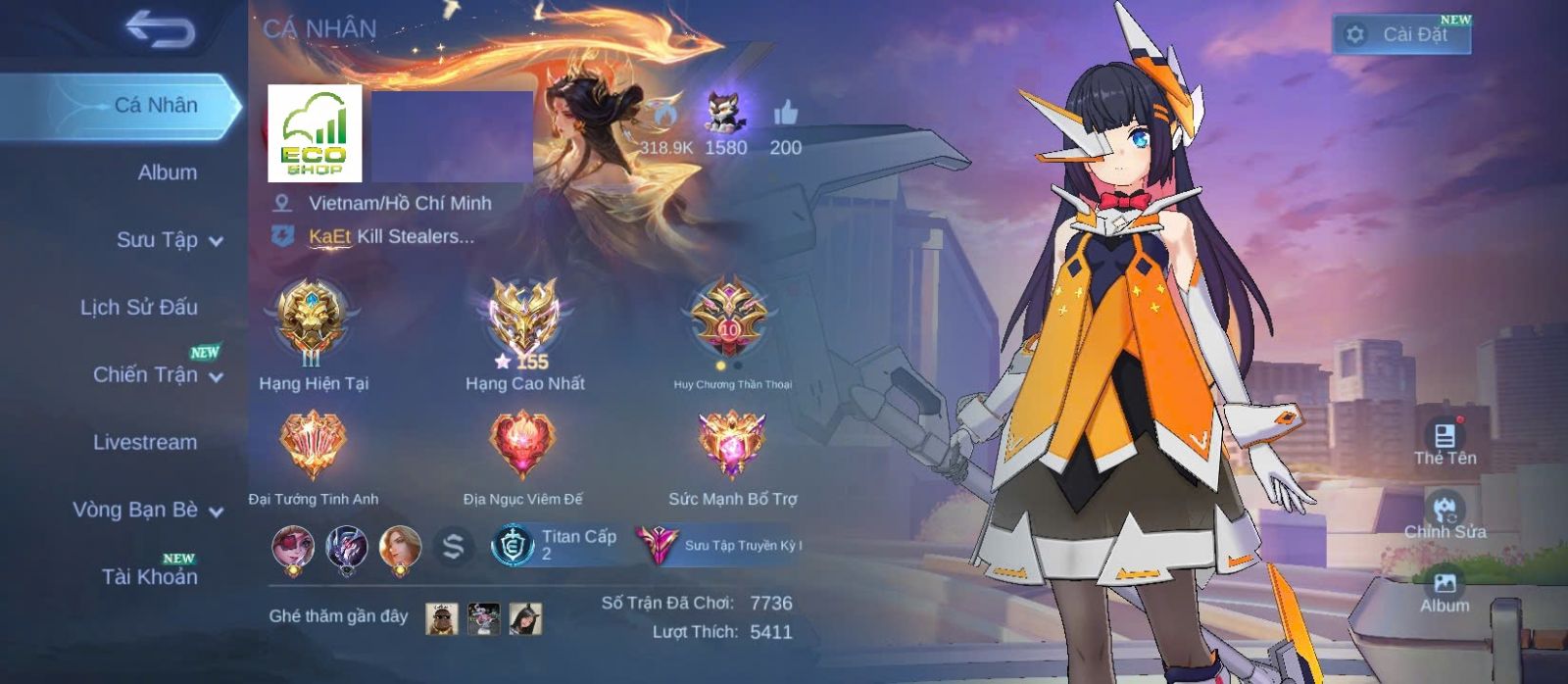Open the Tài Khoản tab
The width and height of the screenshot is (1568, 684).
149,576
